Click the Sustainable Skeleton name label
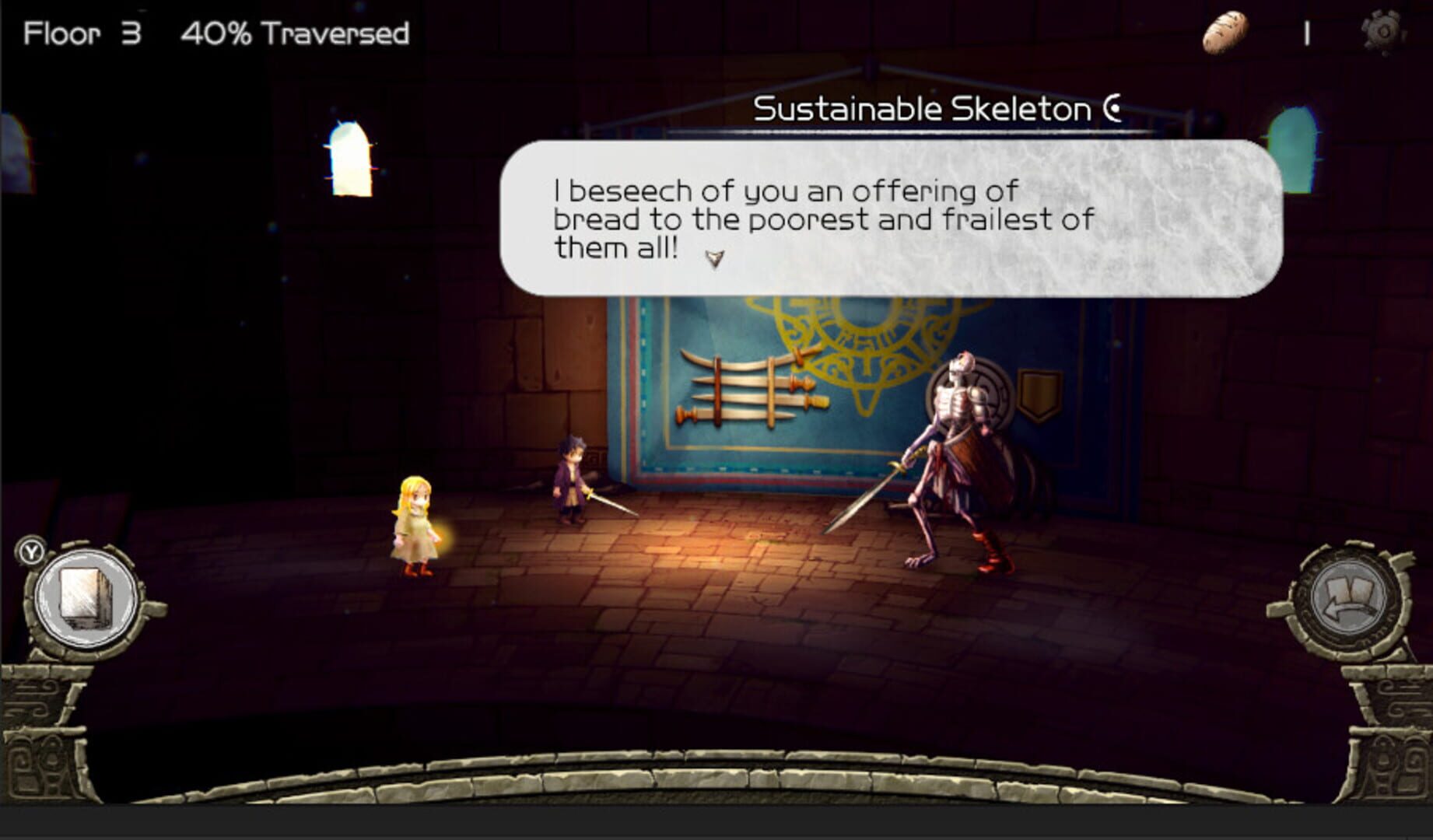 (x=925, y=109)
